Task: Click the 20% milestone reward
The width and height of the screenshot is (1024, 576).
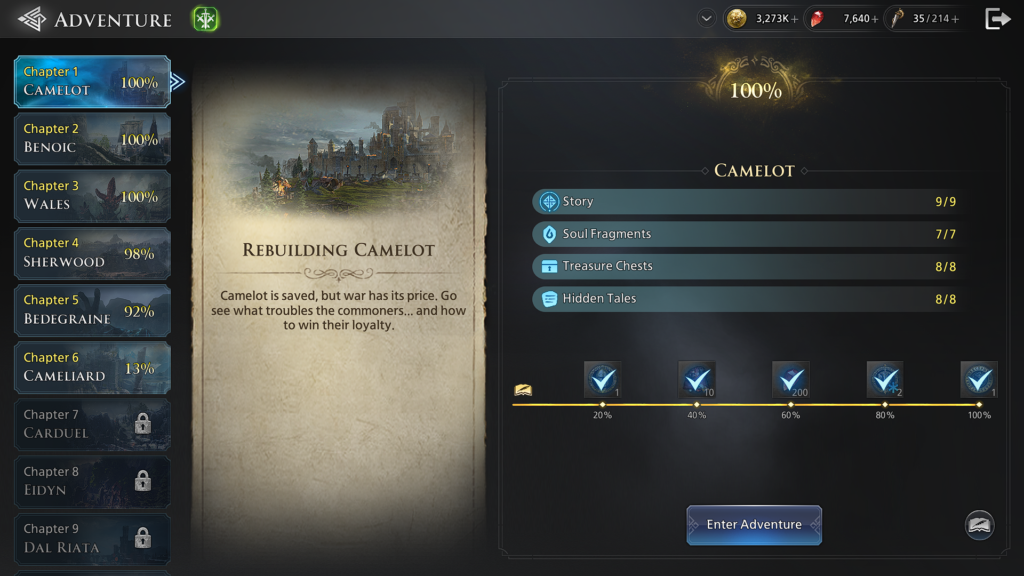Action: coord(602,380)
